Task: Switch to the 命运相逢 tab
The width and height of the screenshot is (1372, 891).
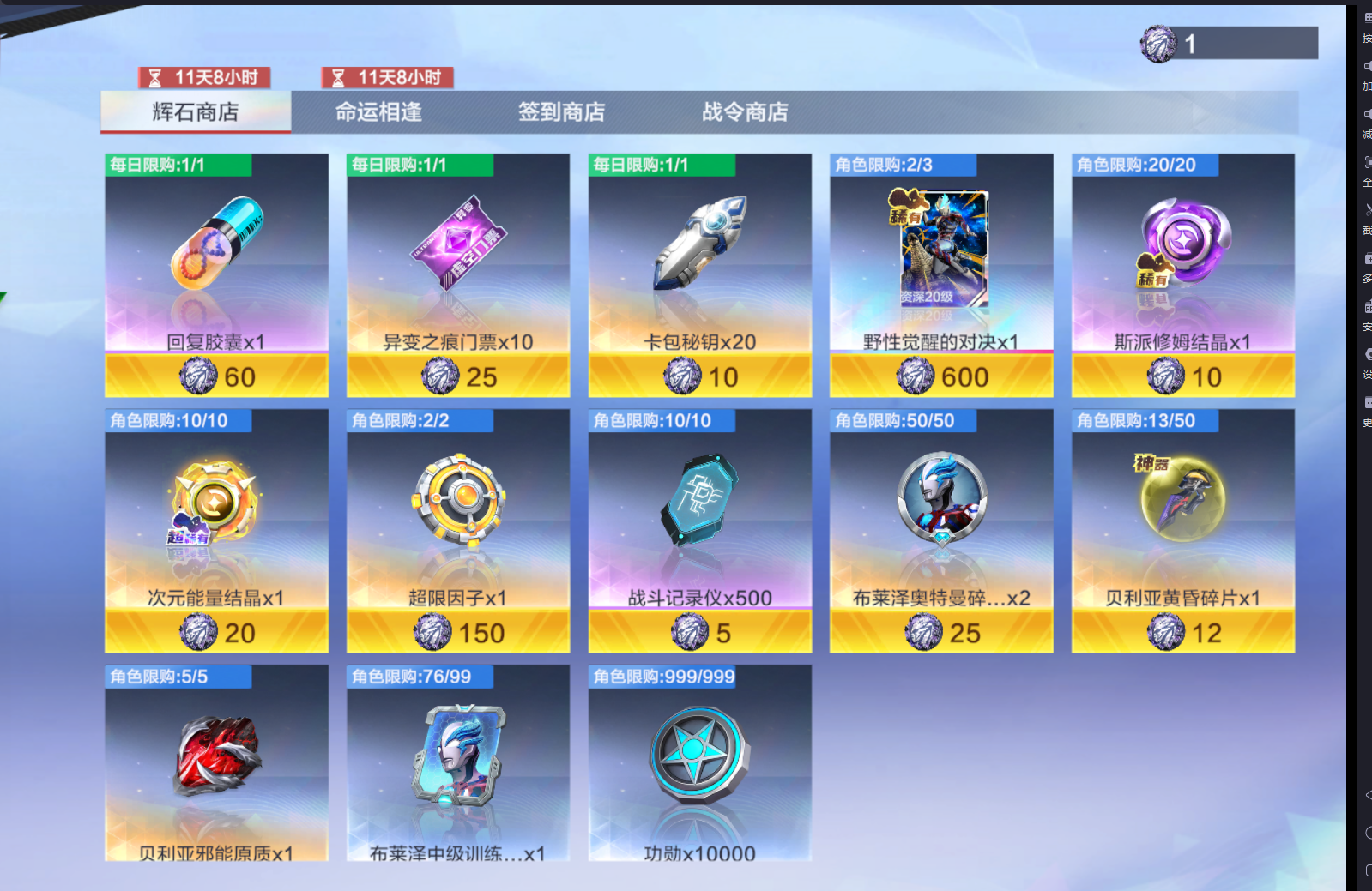Action: (x=380, y=112)
